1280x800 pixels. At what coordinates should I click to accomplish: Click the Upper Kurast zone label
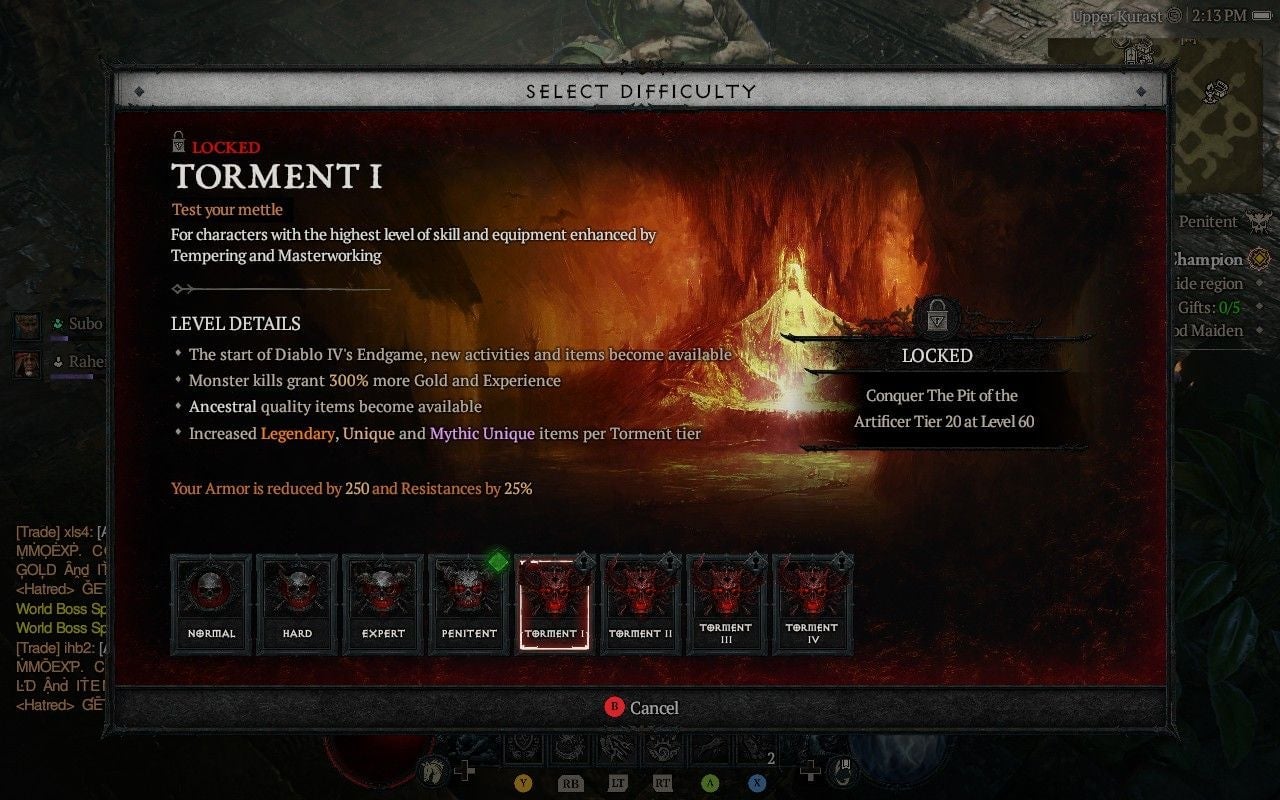[x=1117, y=16]
